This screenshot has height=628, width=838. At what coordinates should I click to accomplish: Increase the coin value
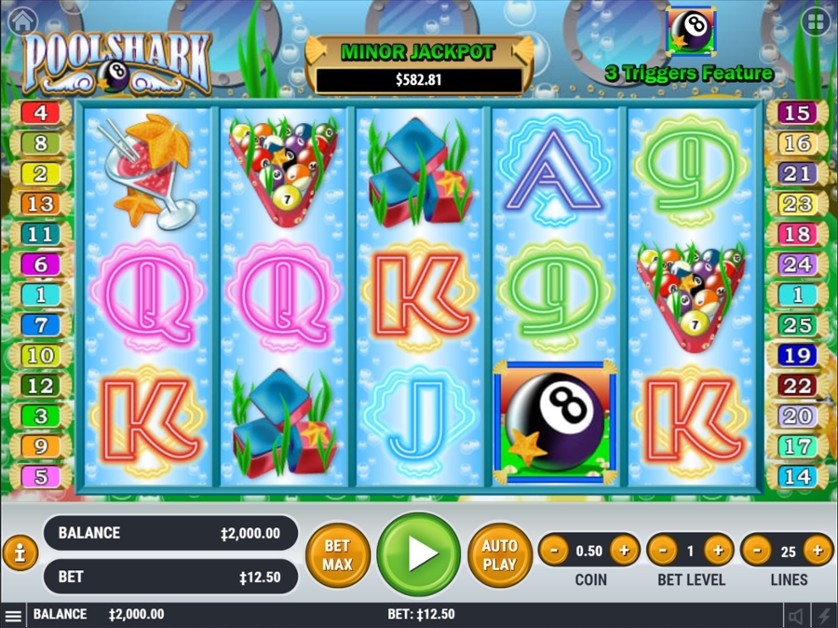point(624,549)
